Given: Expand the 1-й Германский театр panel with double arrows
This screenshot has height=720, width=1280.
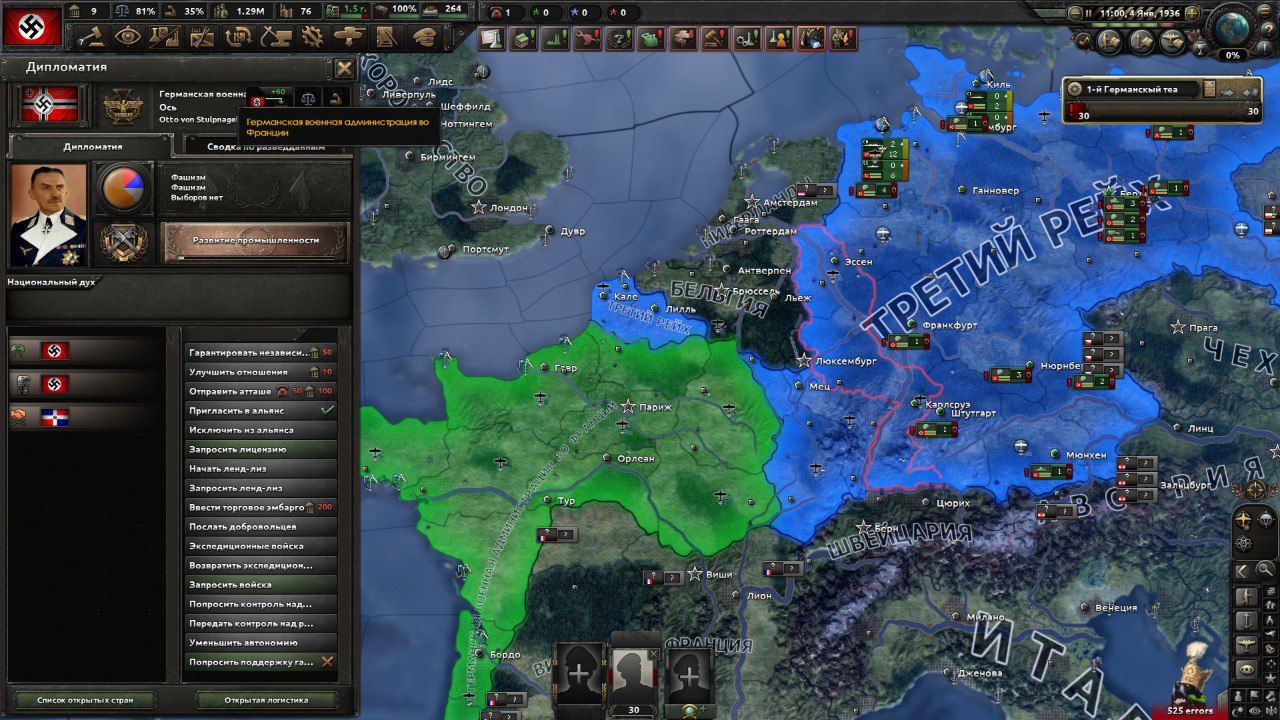Looking at the screenshot, I should [1249, 92].
